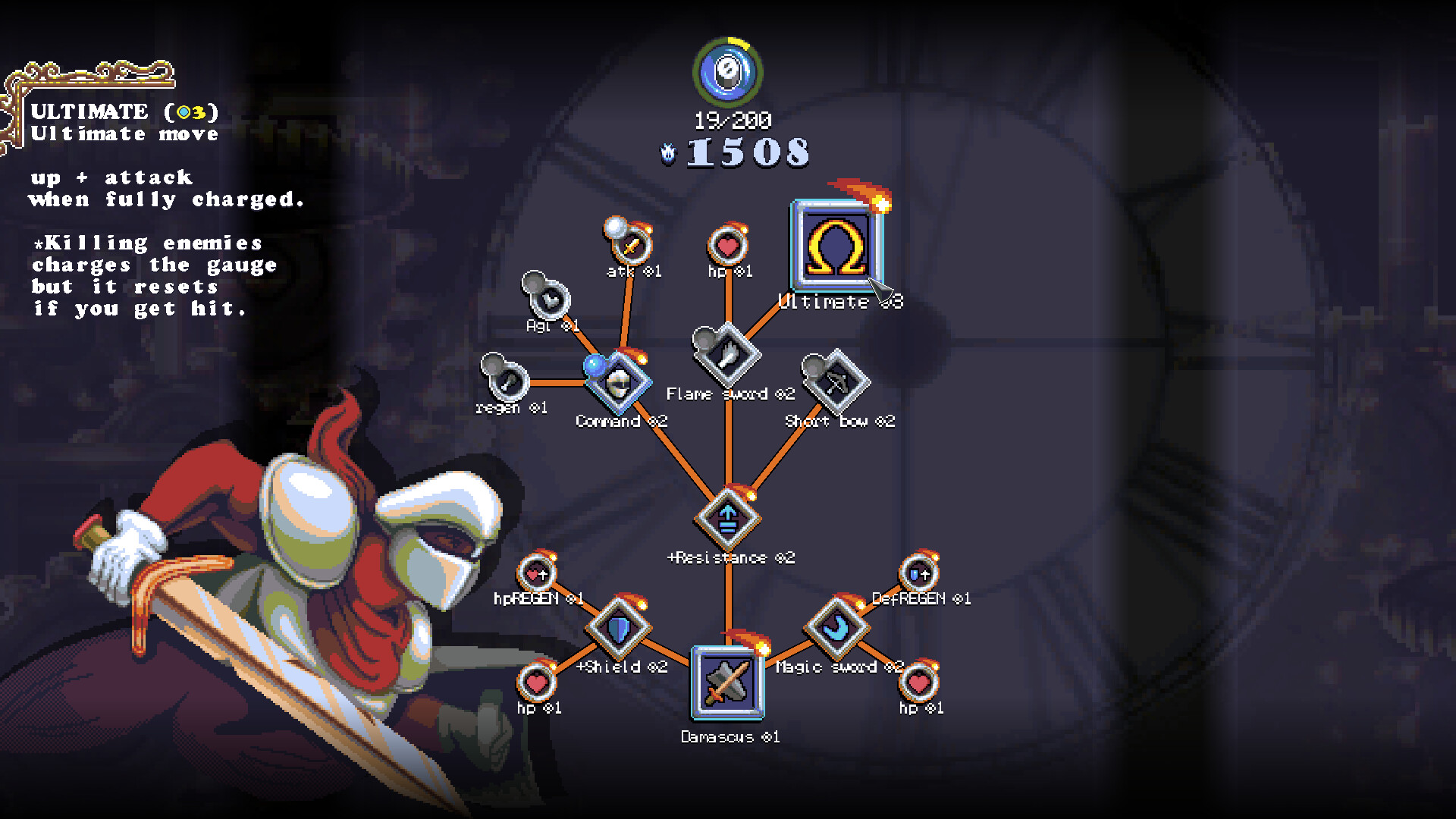Click the DefREGEN upgrade node
Screen dimensions: 1456x819
coord(918,574)
